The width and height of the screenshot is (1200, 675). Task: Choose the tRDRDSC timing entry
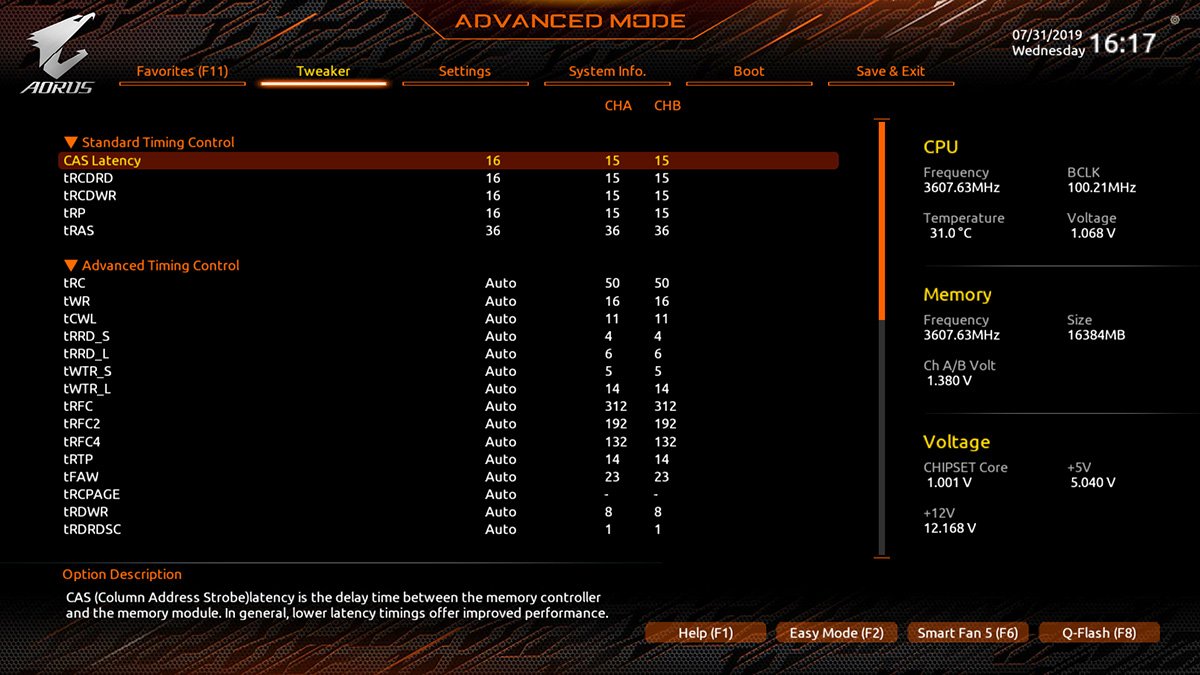(x=92, y=529)
